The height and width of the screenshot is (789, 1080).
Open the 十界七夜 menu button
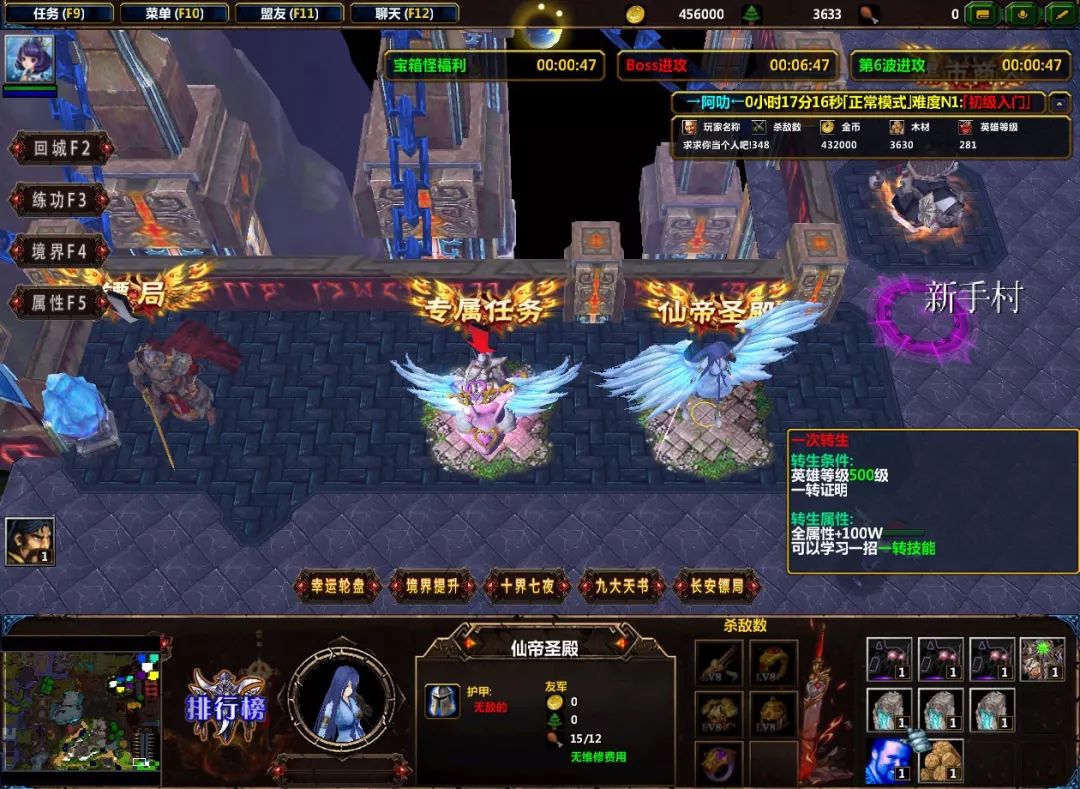pos(526,587)
